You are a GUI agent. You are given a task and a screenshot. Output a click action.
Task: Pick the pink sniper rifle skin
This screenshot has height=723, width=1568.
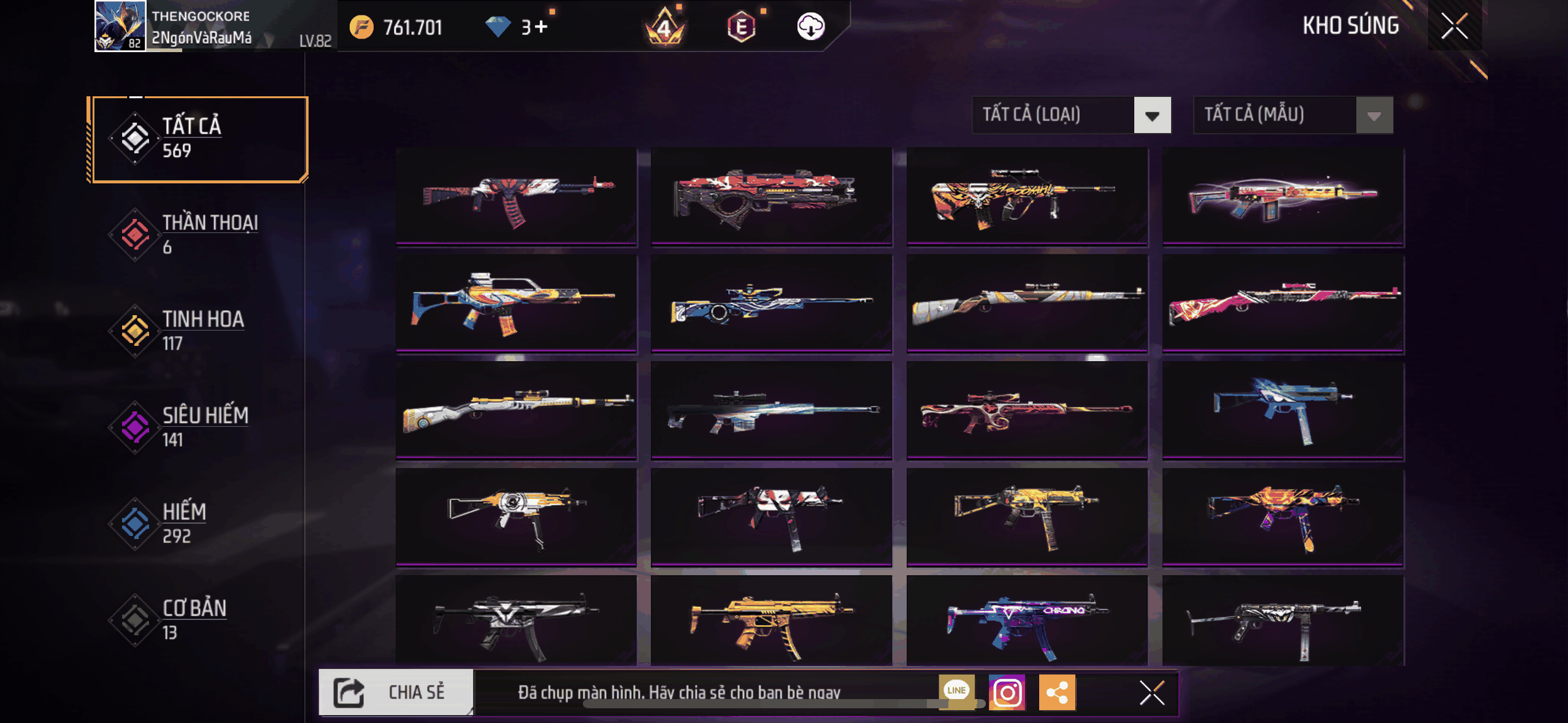point(1283,303)
